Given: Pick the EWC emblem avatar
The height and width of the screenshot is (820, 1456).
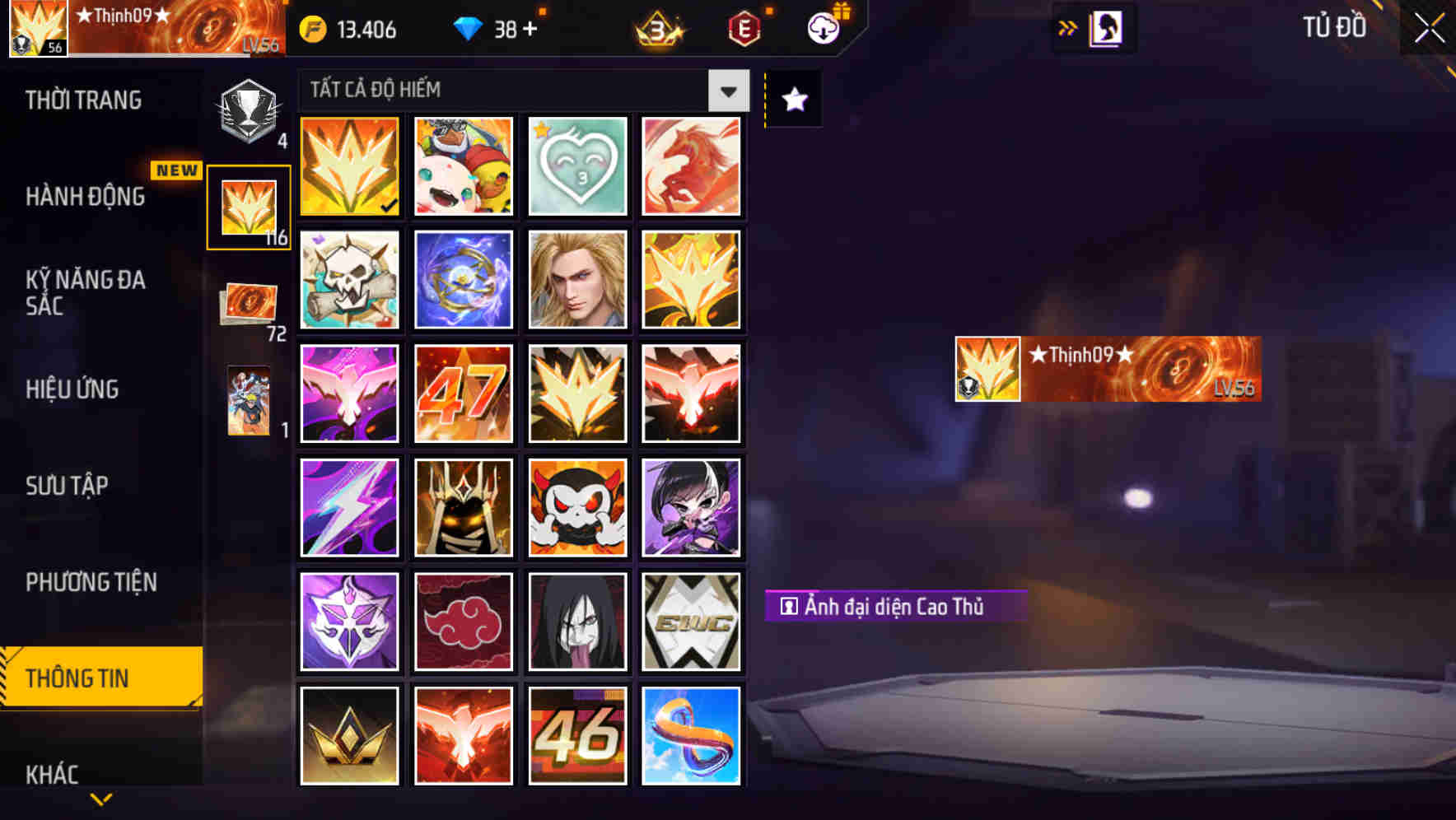Looking at the screenshot, I should coord(691,622).
